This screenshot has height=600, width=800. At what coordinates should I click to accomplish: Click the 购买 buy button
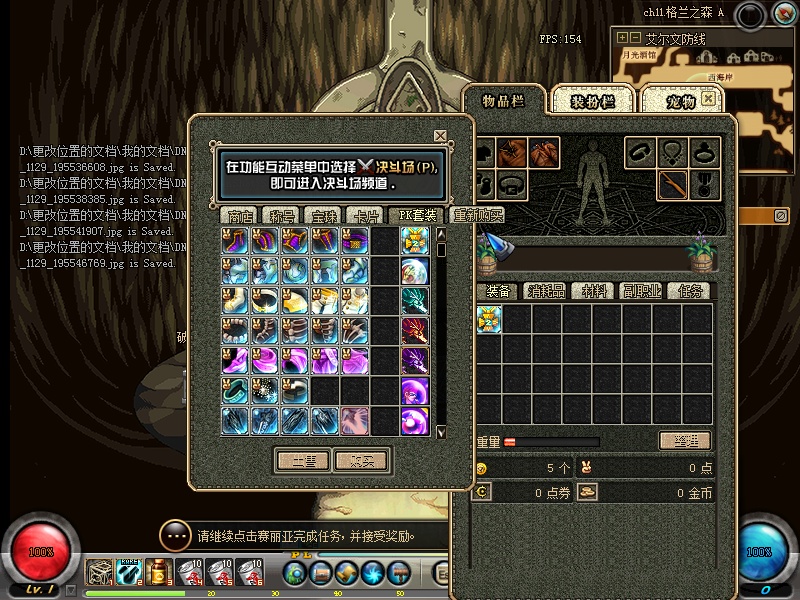(361, 460)
